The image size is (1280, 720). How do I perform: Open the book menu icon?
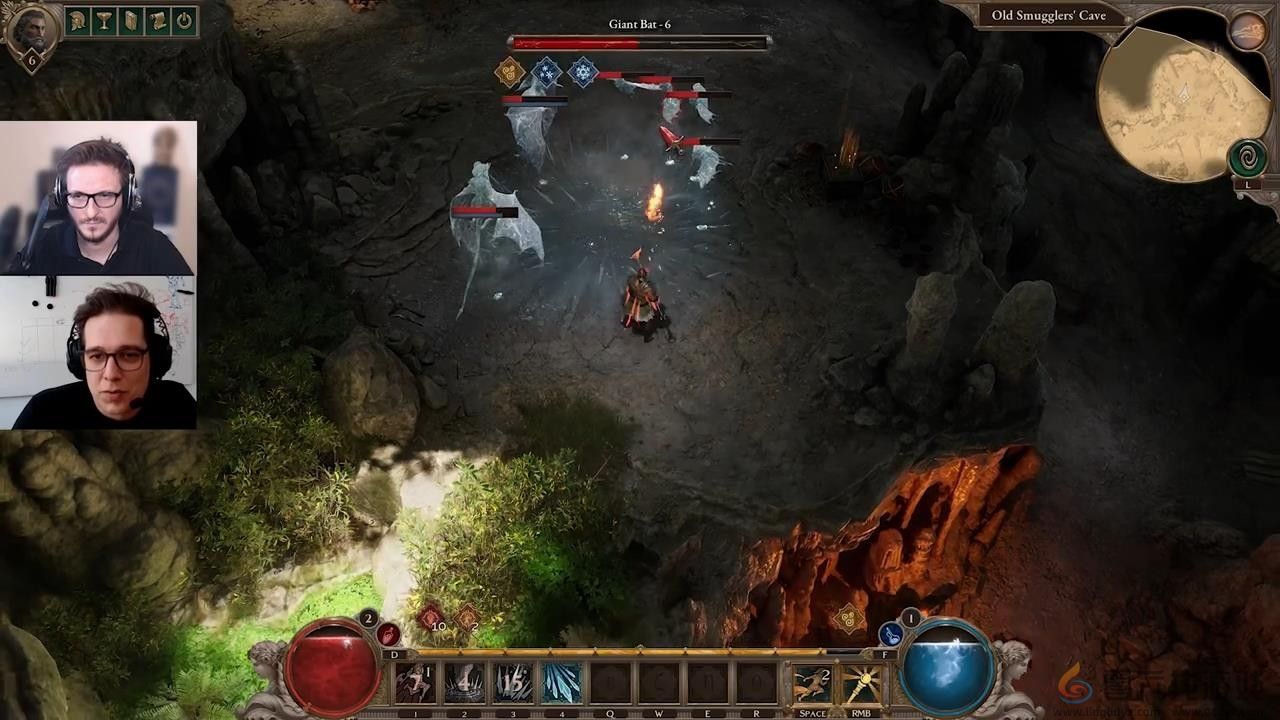(x=130, y=21)
